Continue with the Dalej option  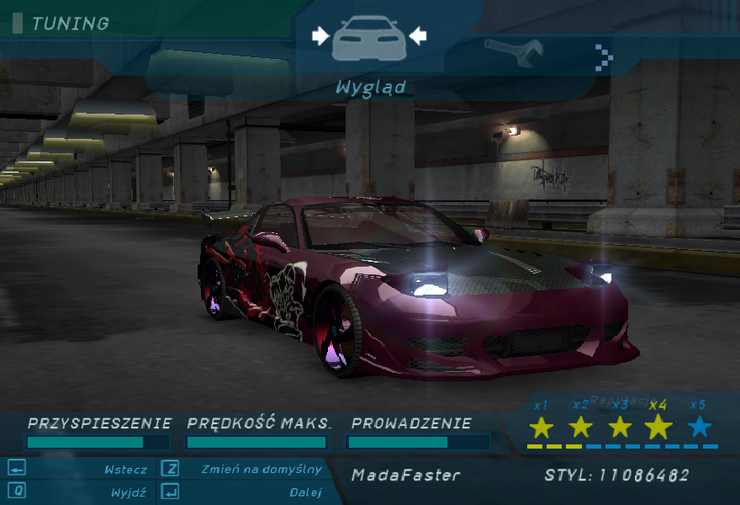point(305,492)
